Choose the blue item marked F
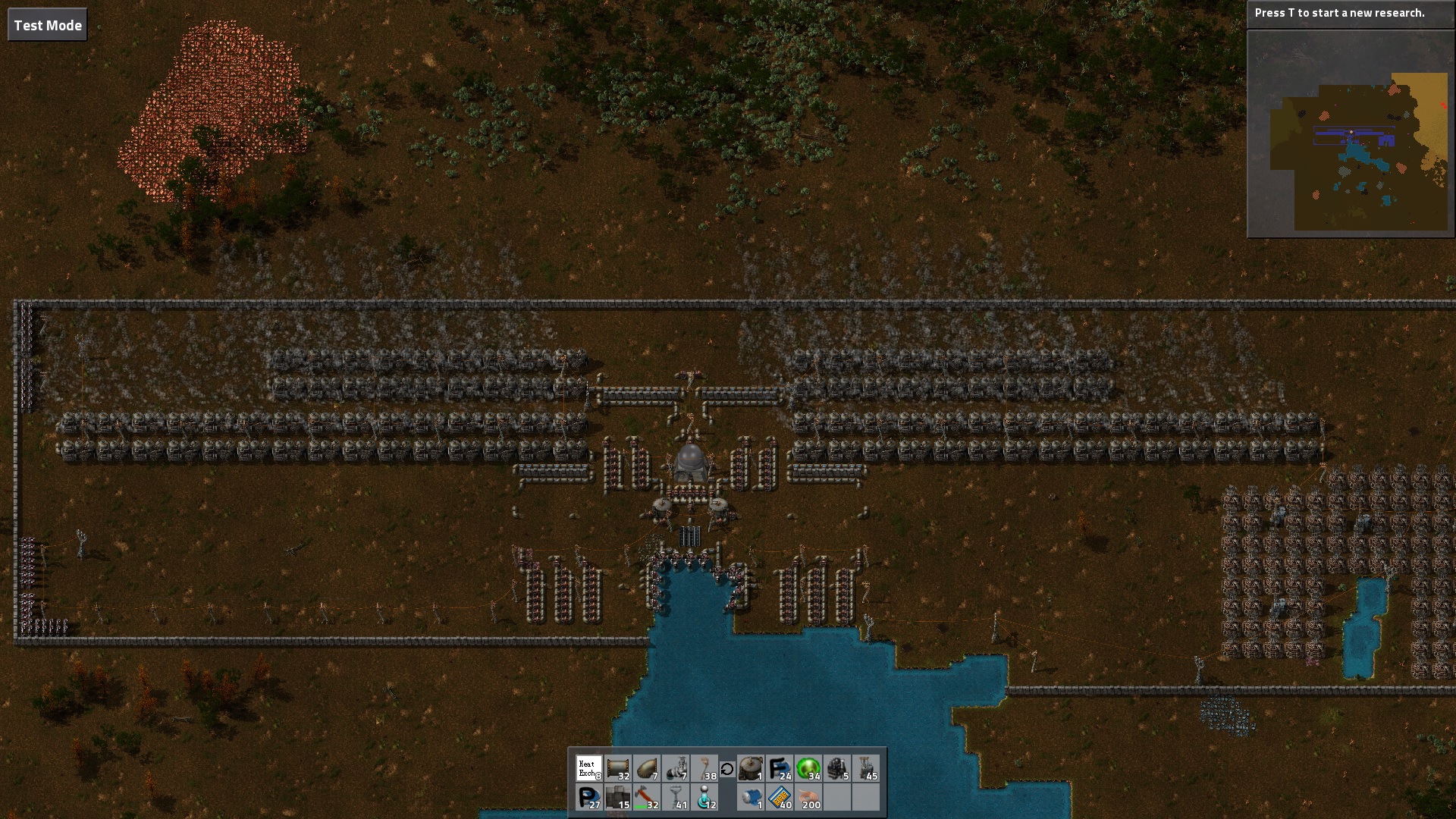 point(780,769)
